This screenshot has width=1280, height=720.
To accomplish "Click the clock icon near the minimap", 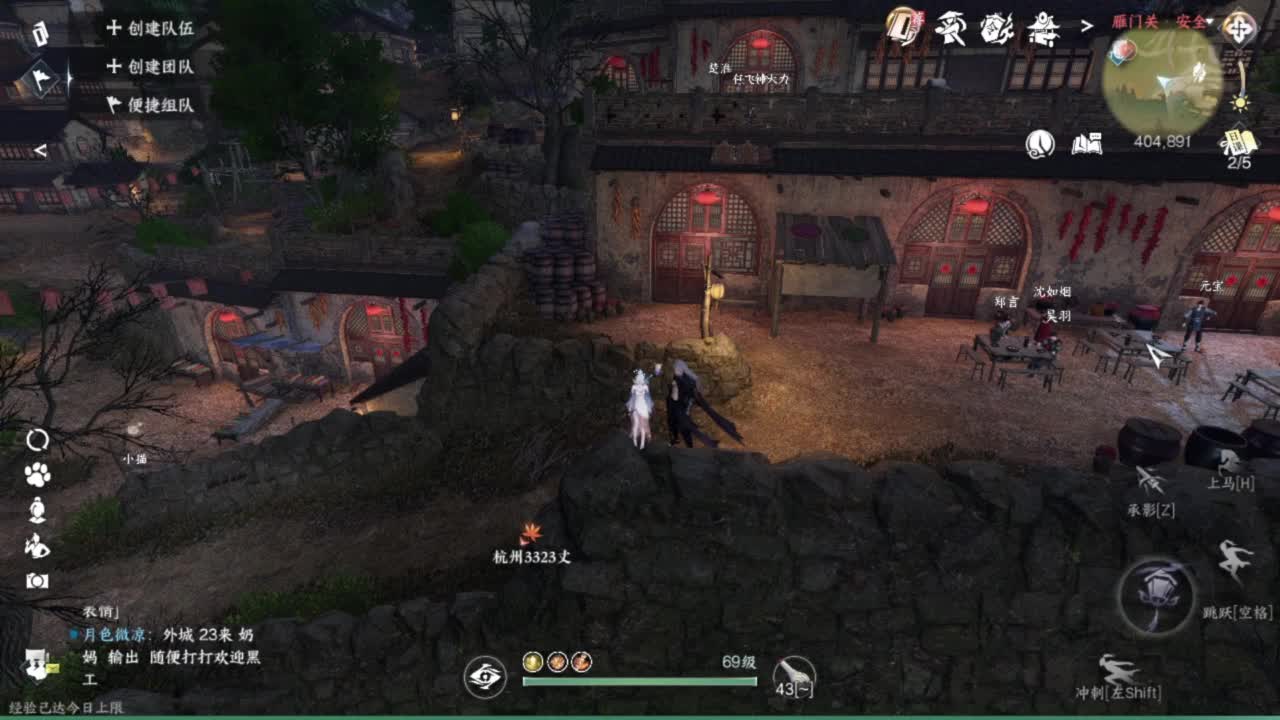I will [1040, 144].
